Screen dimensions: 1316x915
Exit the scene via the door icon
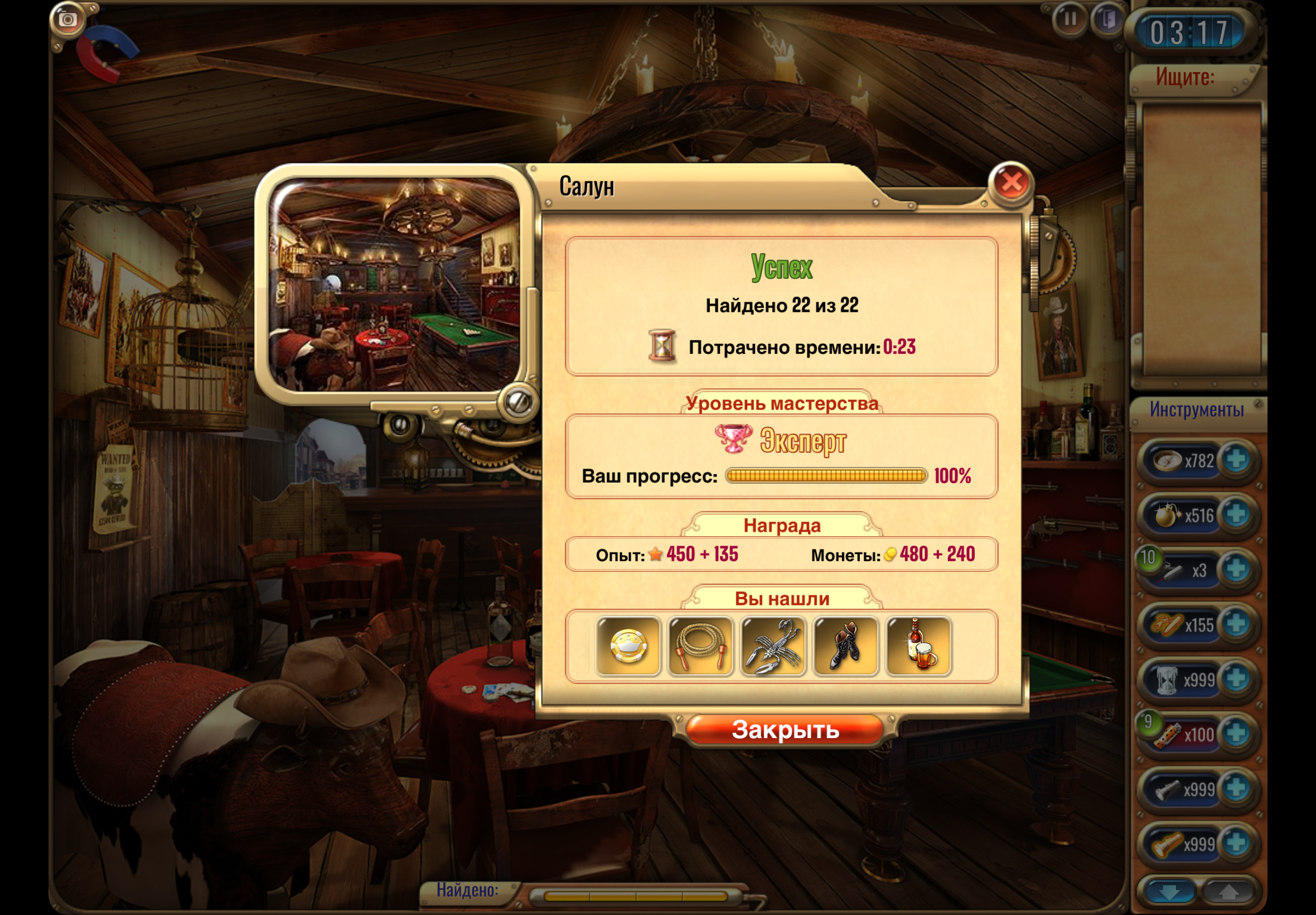(x=1108, y=20)
